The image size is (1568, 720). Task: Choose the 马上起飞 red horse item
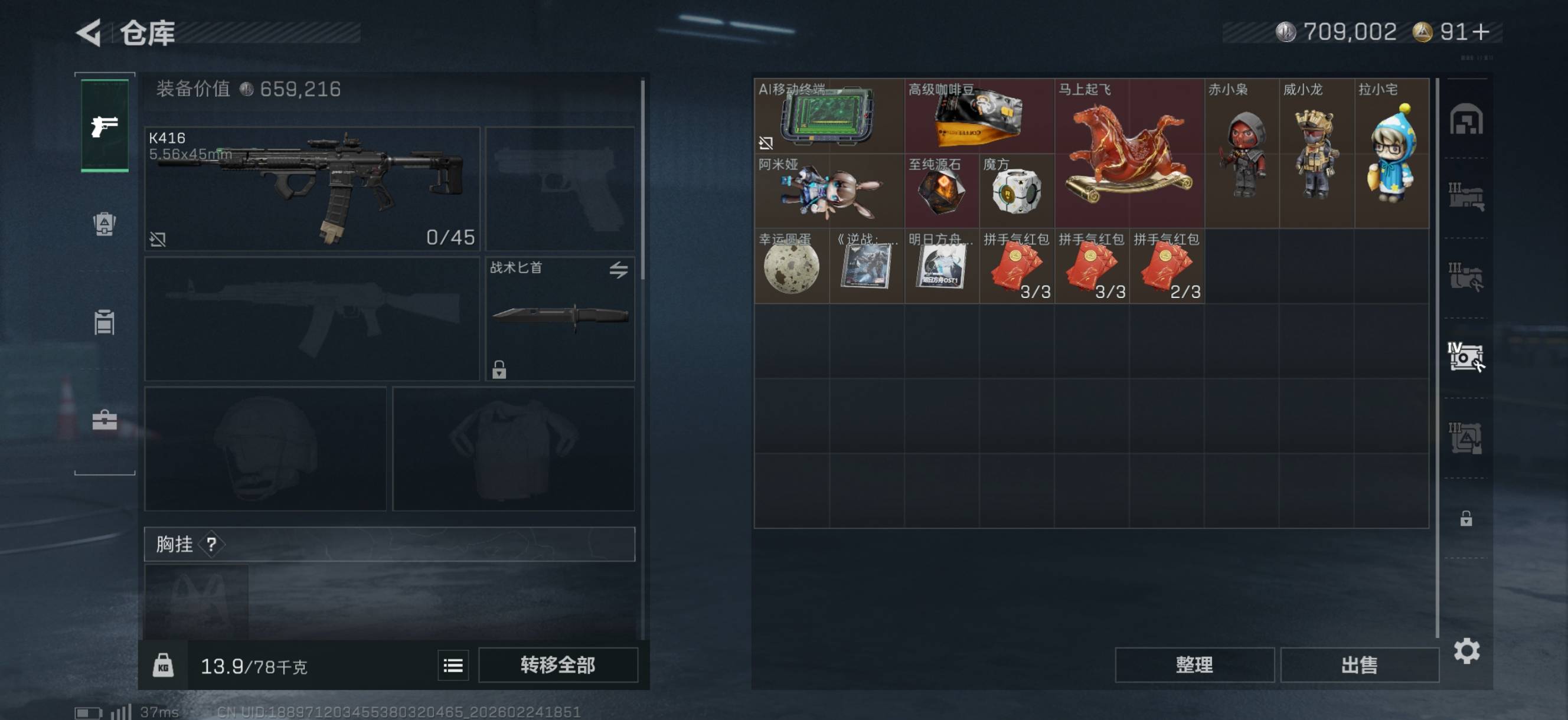[x=1129, y=153]
